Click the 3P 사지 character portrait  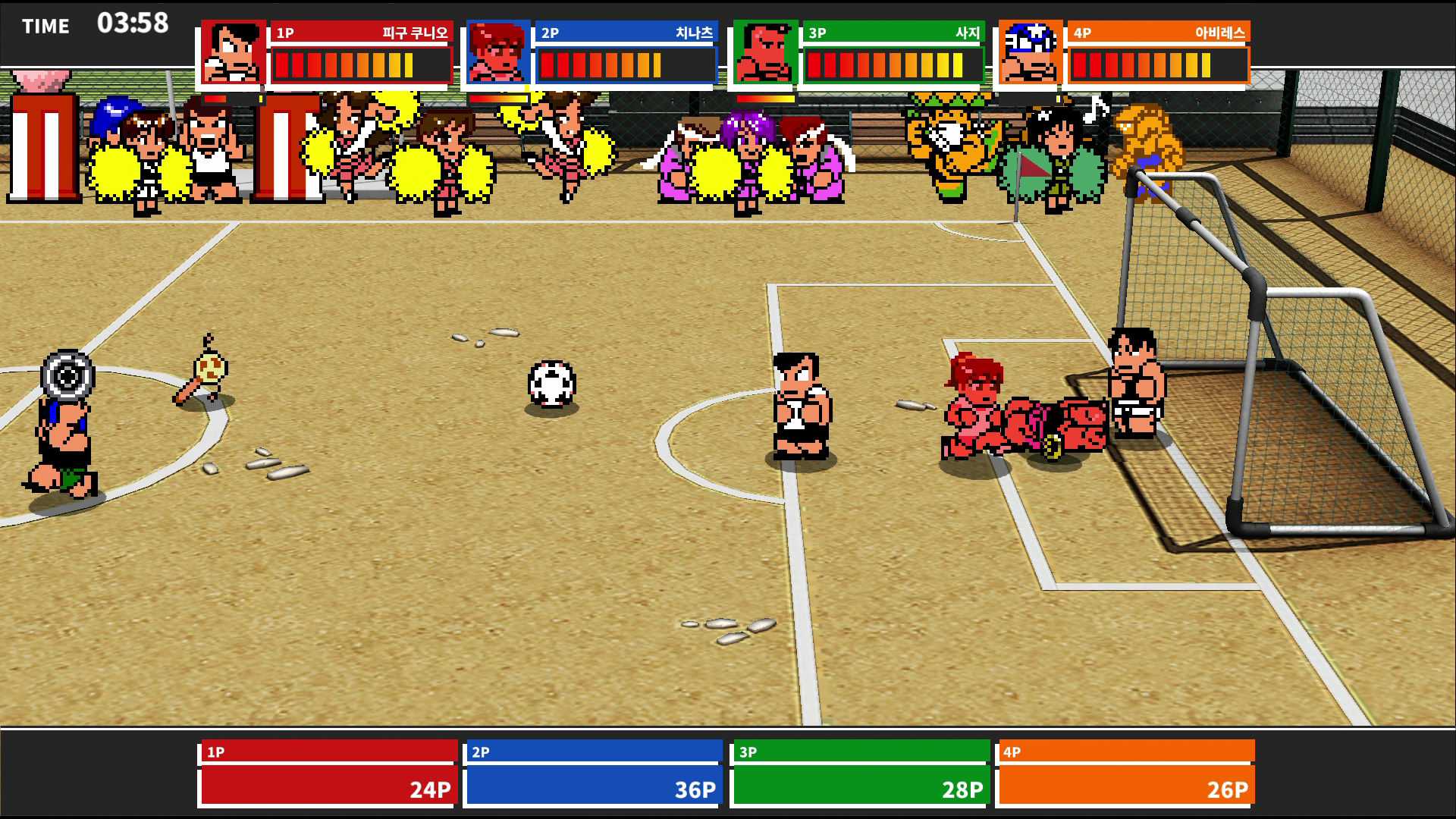(763, 50)
